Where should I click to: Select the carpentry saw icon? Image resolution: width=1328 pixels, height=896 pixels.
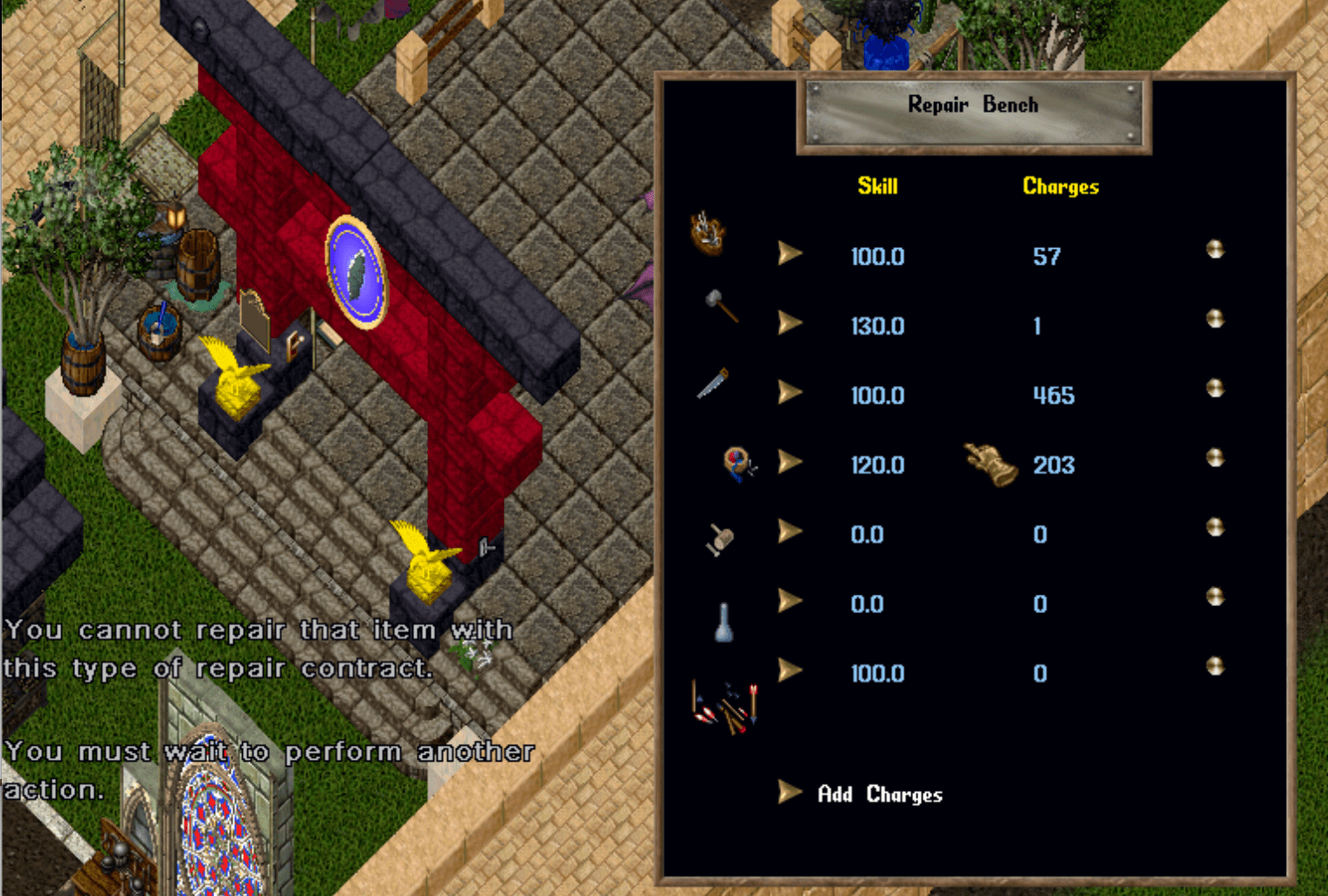pyautogui.click(x=713, y=384)
